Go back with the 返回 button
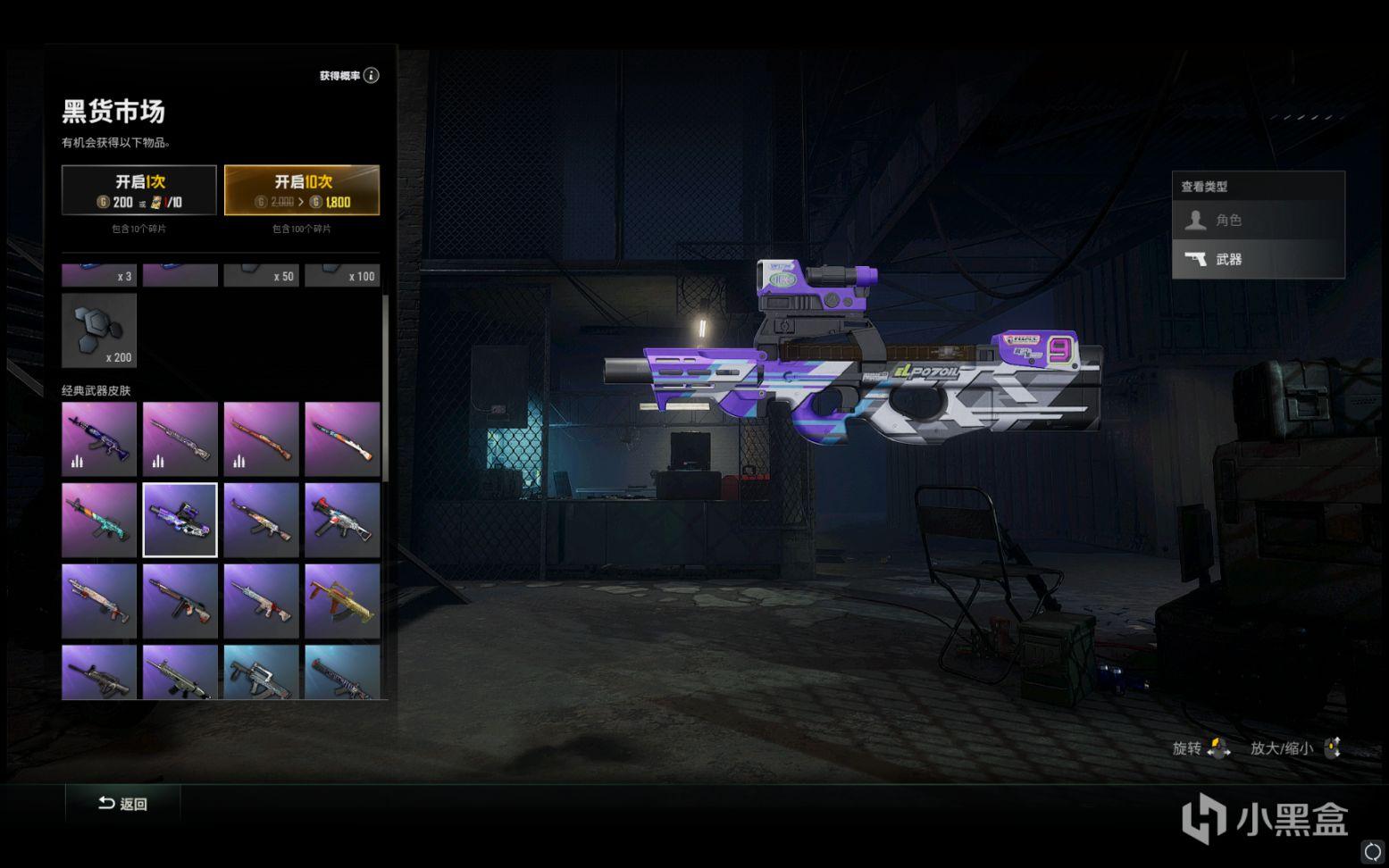1389x868 pixels. 123,804
